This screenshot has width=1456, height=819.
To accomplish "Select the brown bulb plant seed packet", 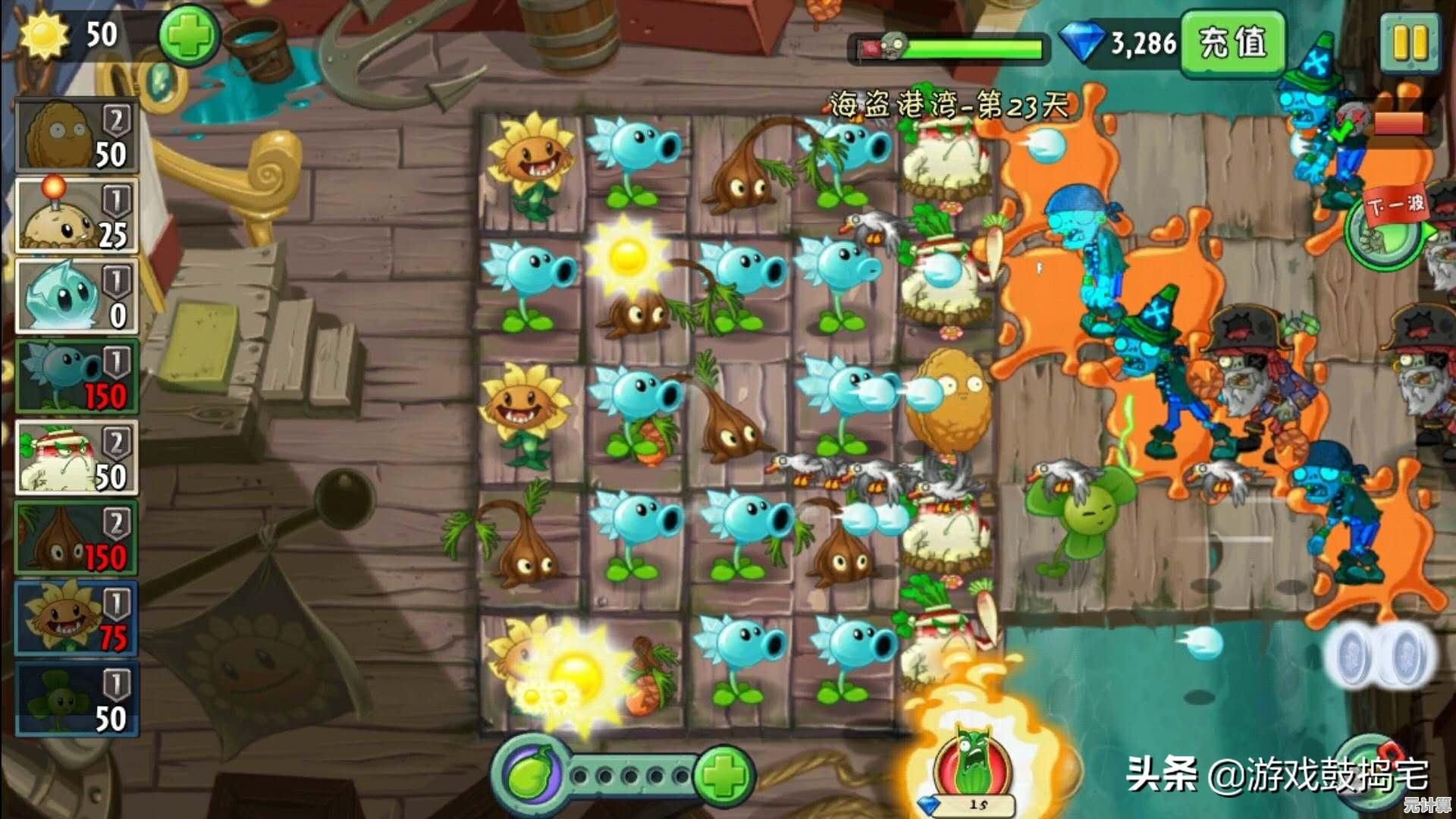I will (x=77, y=538).
